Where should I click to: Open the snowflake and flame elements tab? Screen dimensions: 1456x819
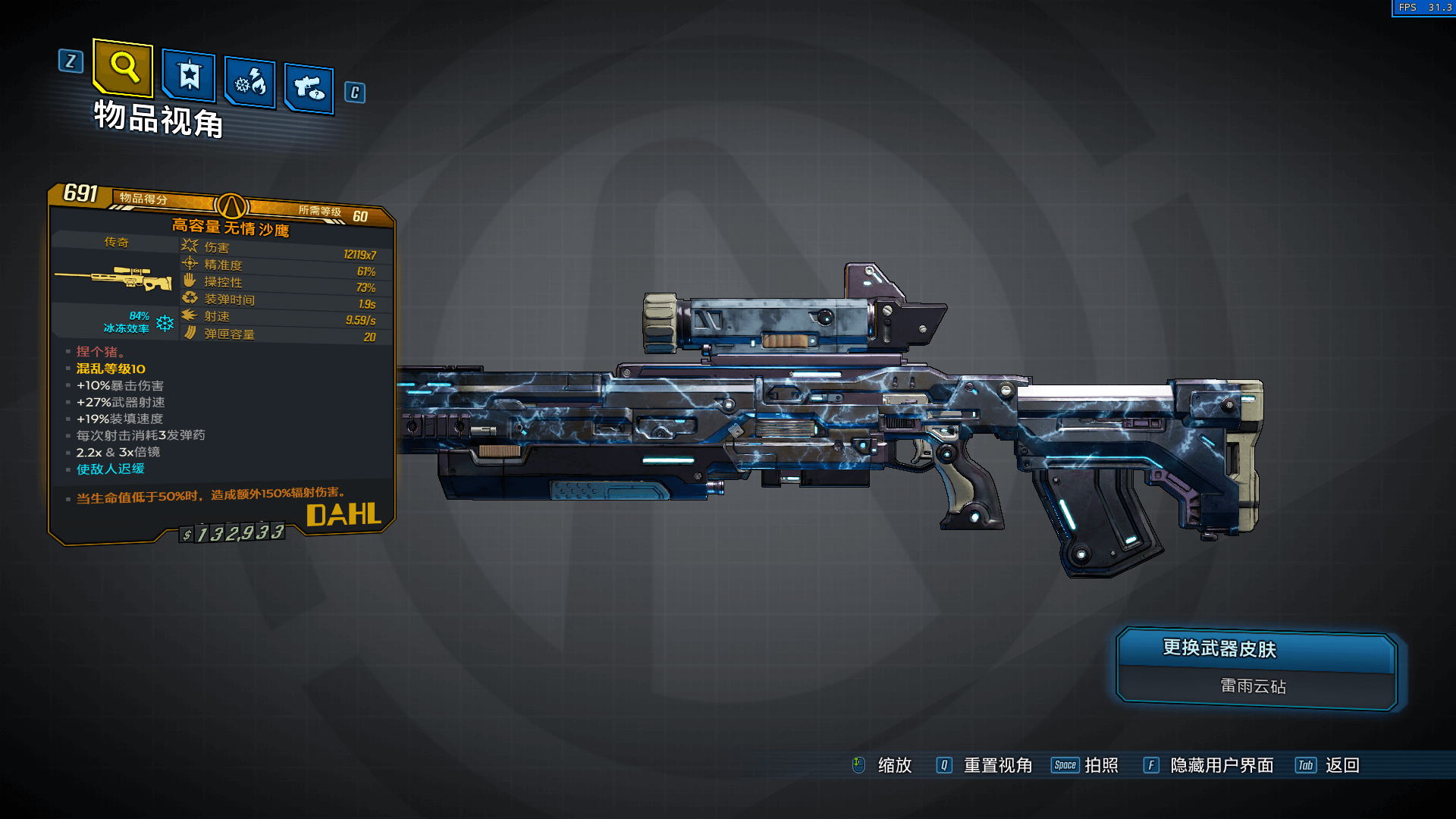pos(250,83)
